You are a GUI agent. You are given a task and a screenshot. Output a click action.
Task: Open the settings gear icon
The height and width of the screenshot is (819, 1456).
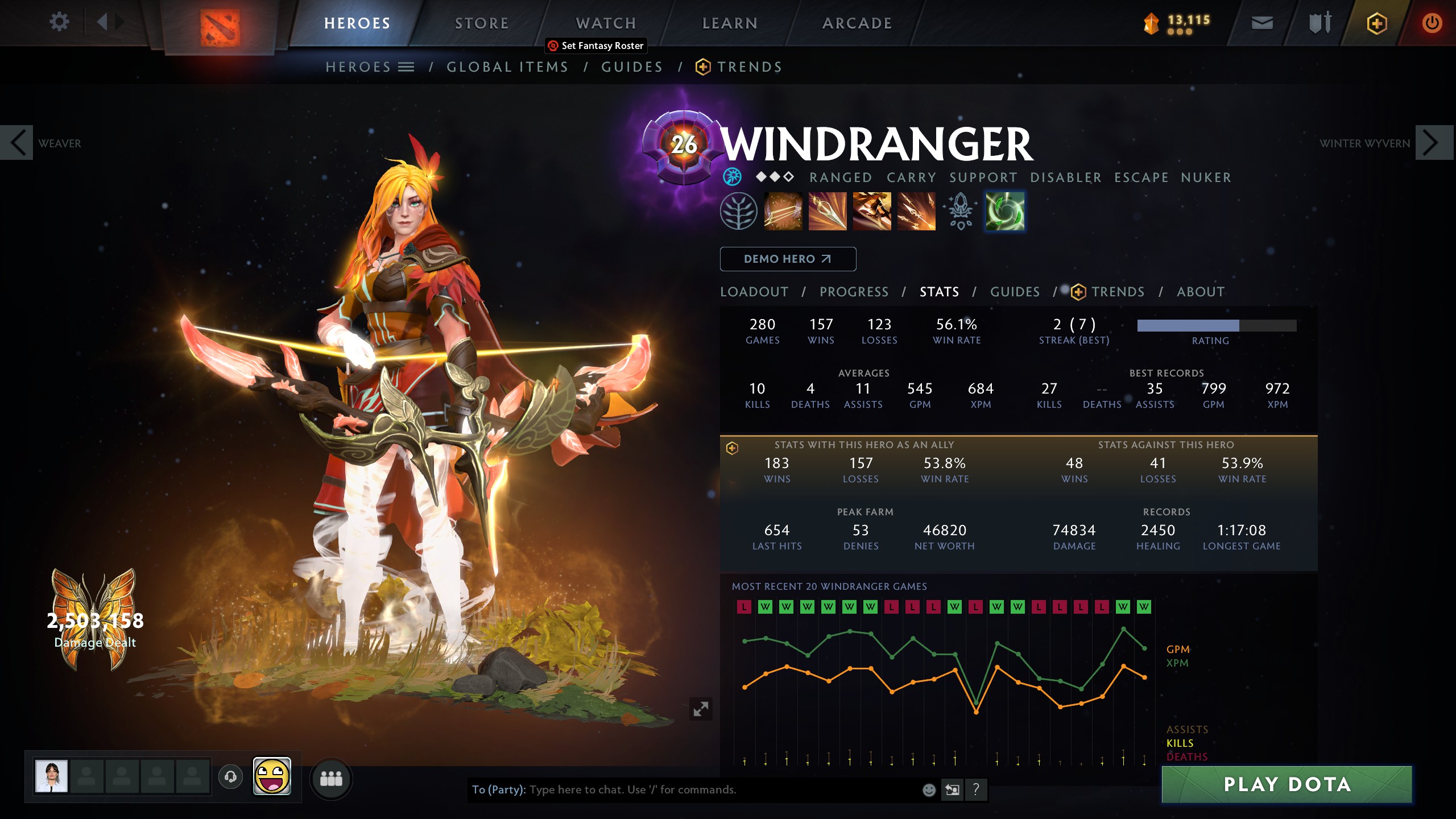pyautogui.click(x=59, y=21)
